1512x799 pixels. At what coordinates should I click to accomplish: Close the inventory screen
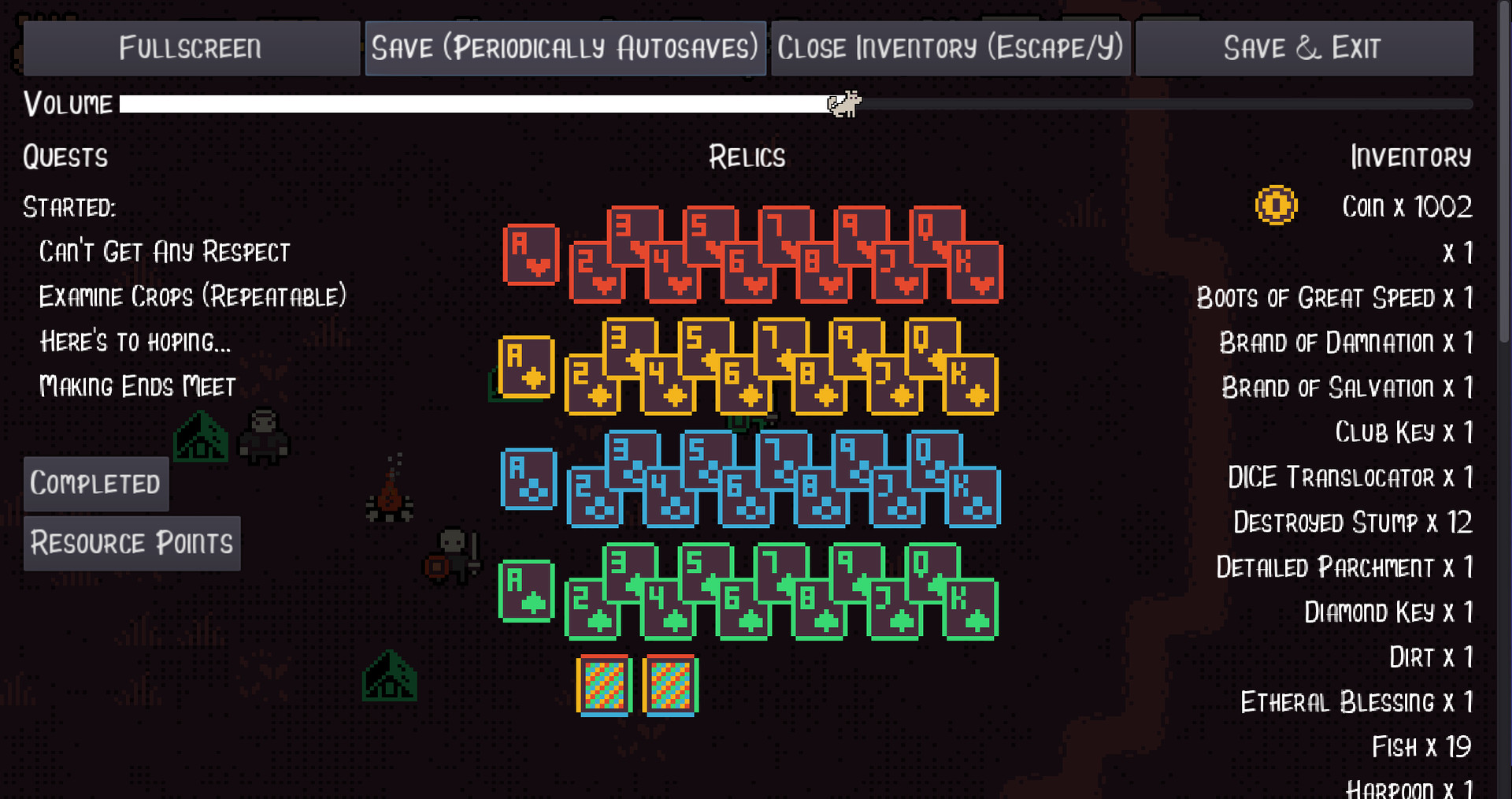[x=950, y=48]
